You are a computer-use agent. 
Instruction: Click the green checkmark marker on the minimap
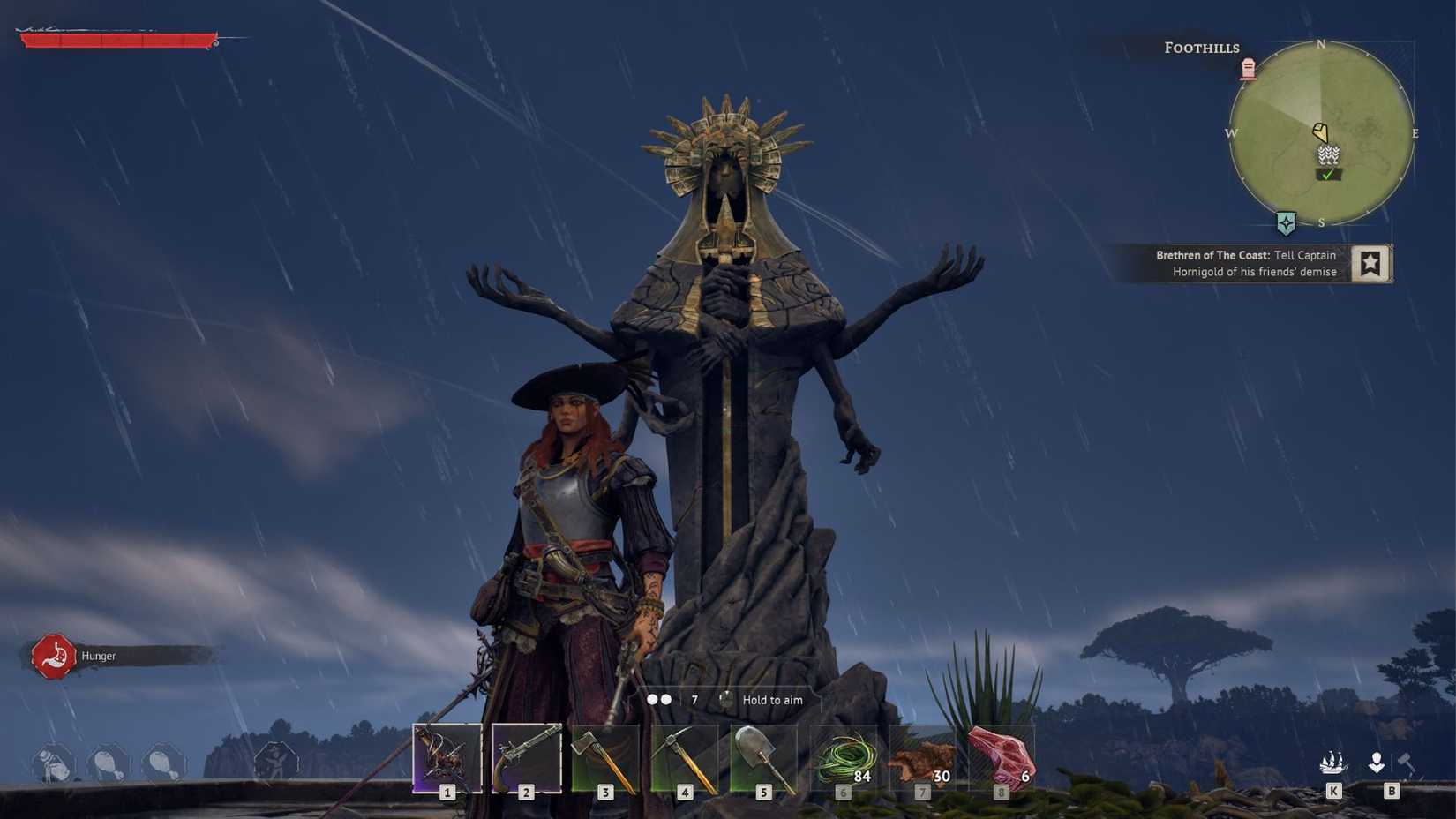pyautogui.click(x=1326, y=175)
